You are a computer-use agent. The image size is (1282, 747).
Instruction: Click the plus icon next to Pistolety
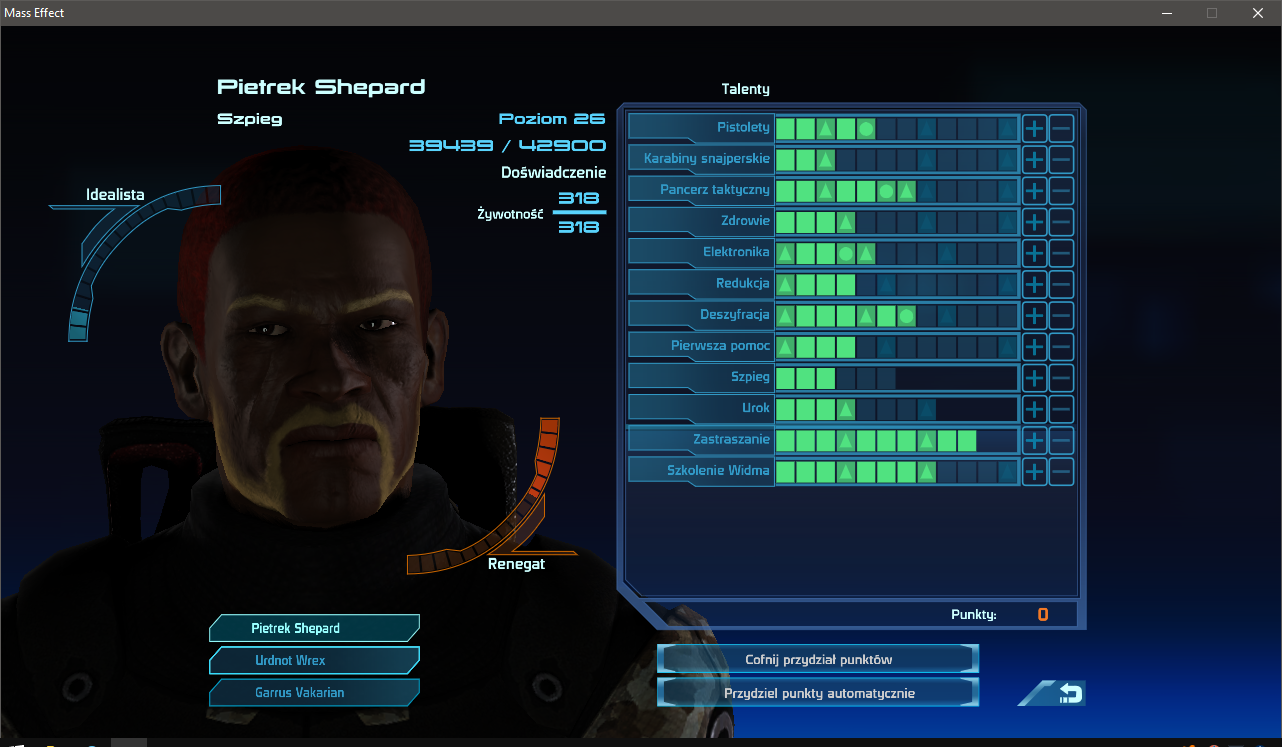(1033, 128)
